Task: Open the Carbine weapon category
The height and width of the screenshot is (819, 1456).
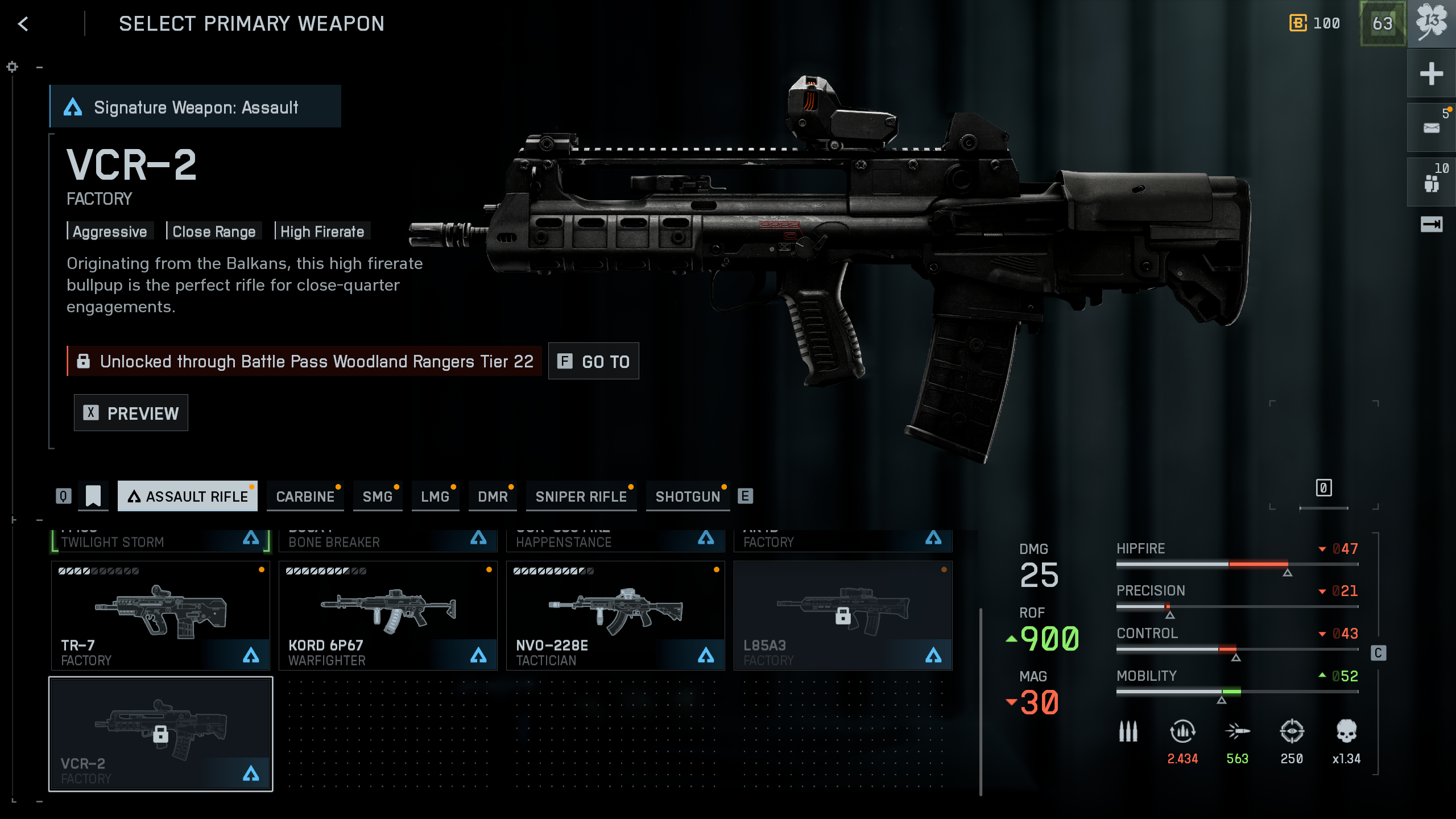Action: 305,497
